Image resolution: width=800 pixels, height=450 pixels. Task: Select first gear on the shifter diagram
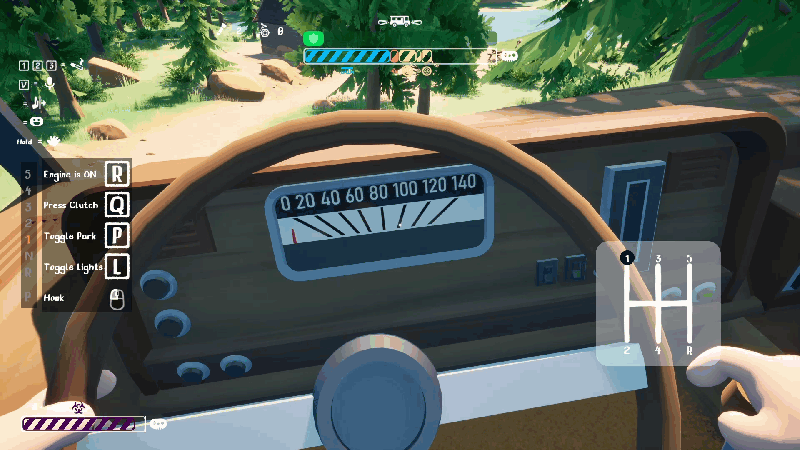(x=627, y=258)
